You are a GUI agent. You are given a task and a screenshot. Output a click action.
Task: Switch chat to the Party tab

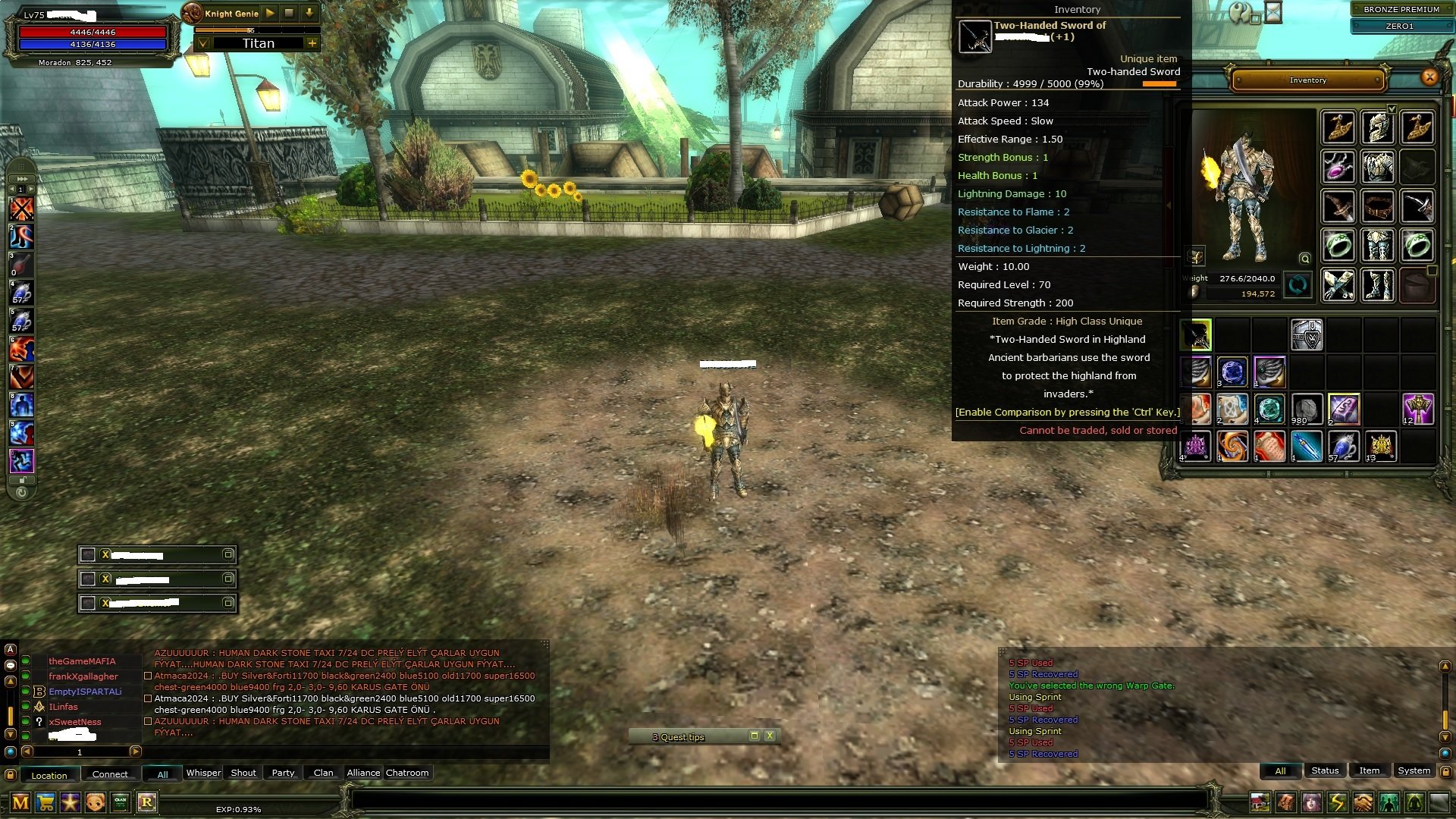click(283, 773)
